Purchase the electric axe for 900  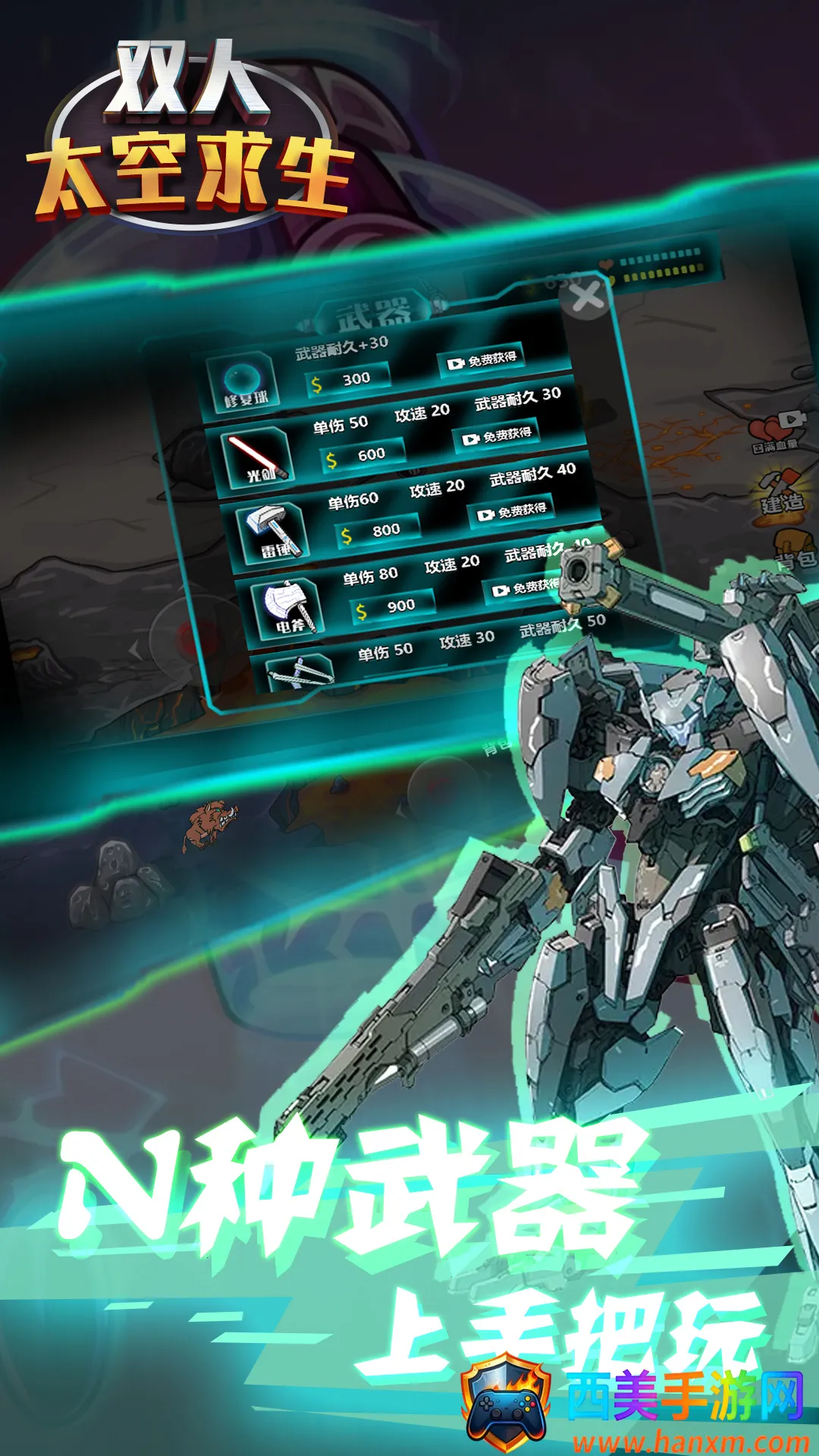click(x=394, y=607)
